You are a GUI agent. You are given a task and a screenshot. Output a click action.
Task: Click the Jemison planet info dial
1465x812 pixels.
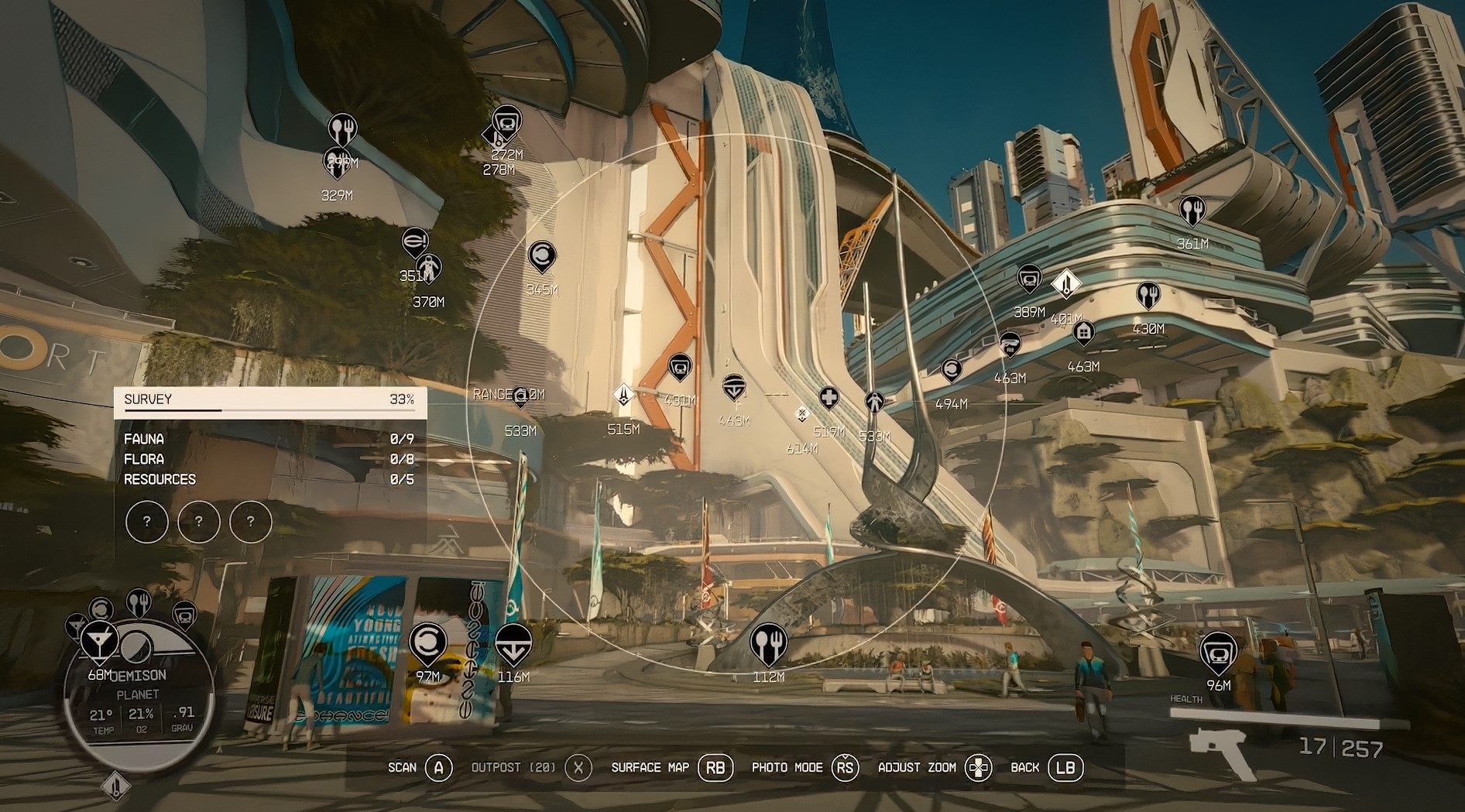(x=139, y=699)
